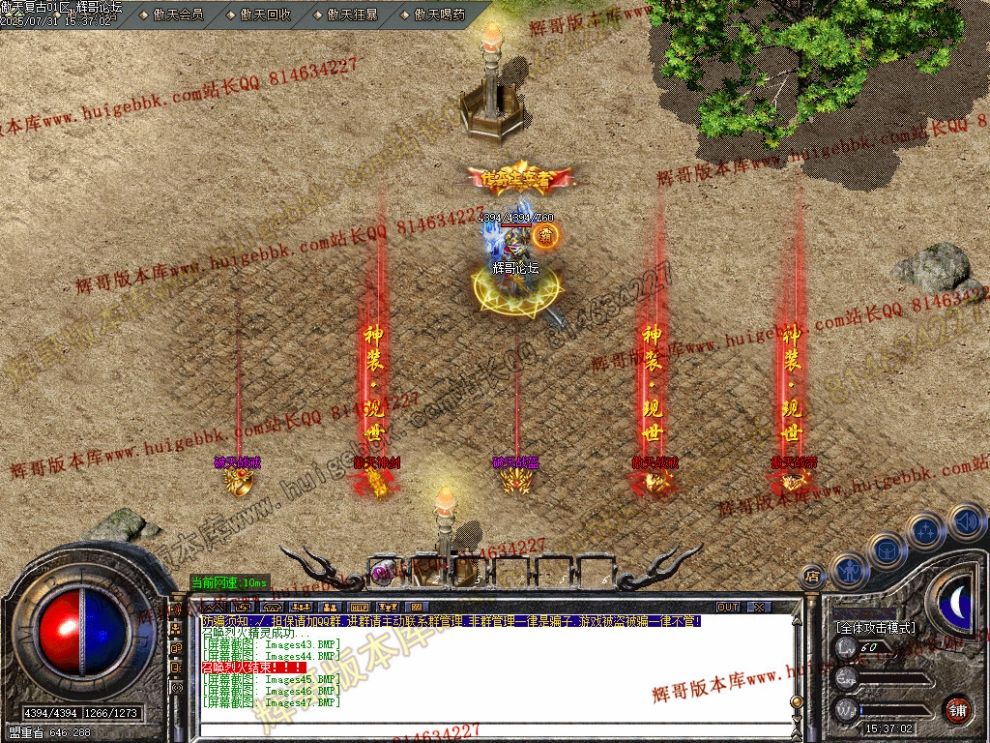990x743 pixels.
Task: Click the OUT button above the chat
Action: coord(728,607)
